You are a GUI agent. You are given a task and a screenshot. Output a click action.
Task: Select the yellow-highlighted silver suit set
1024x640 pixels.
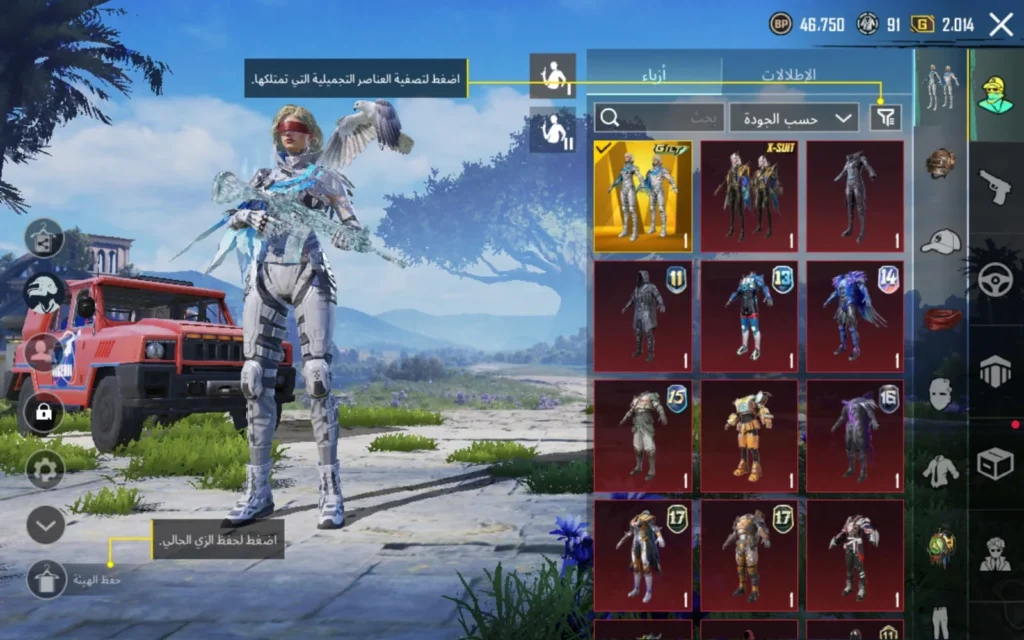click(643, 196)
